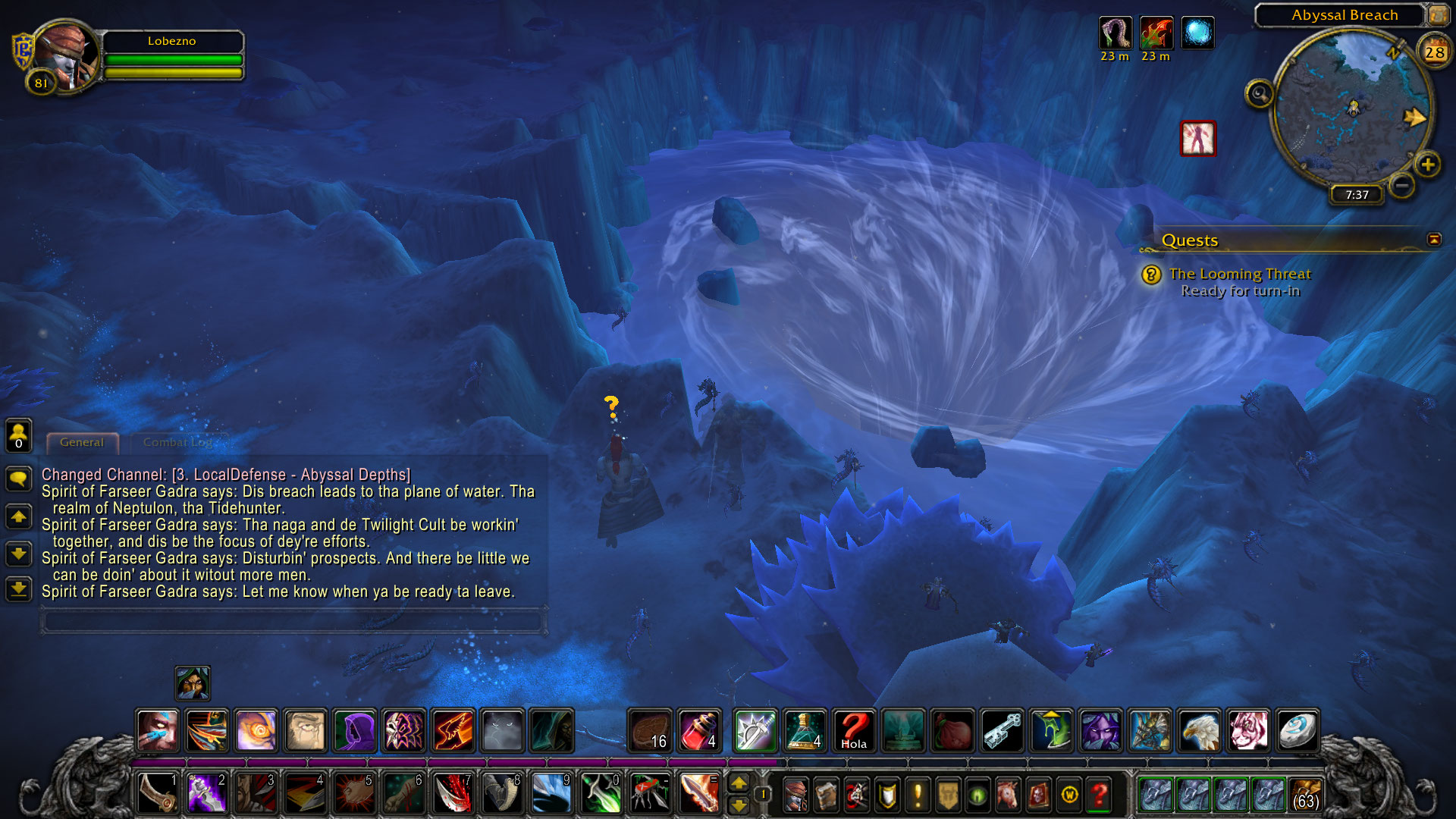Viewport: 1456px width, 819px height.
Task: Use the red potion with 4 charges
Action: tap(699, 730)
